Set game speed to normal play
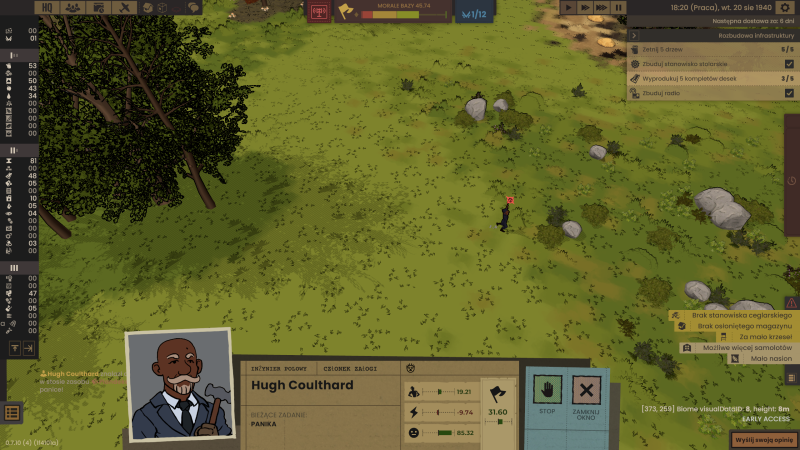This screenshot has width=800, height=450. (568, 7)
